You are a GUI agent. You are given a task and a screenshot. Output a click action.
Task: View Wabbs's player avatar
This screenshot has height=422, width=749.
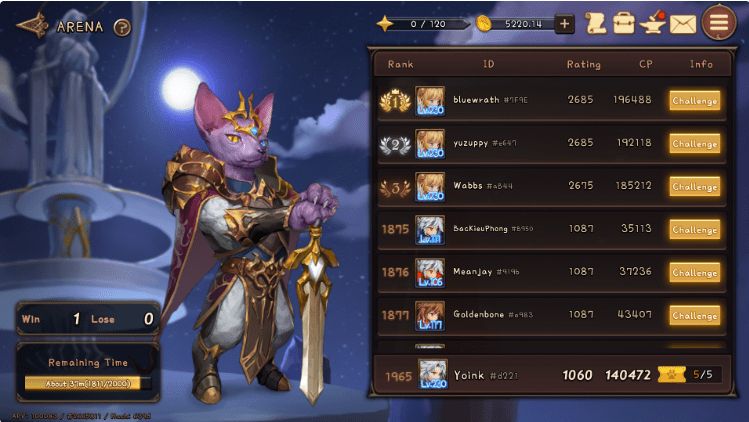coord(430,186)
